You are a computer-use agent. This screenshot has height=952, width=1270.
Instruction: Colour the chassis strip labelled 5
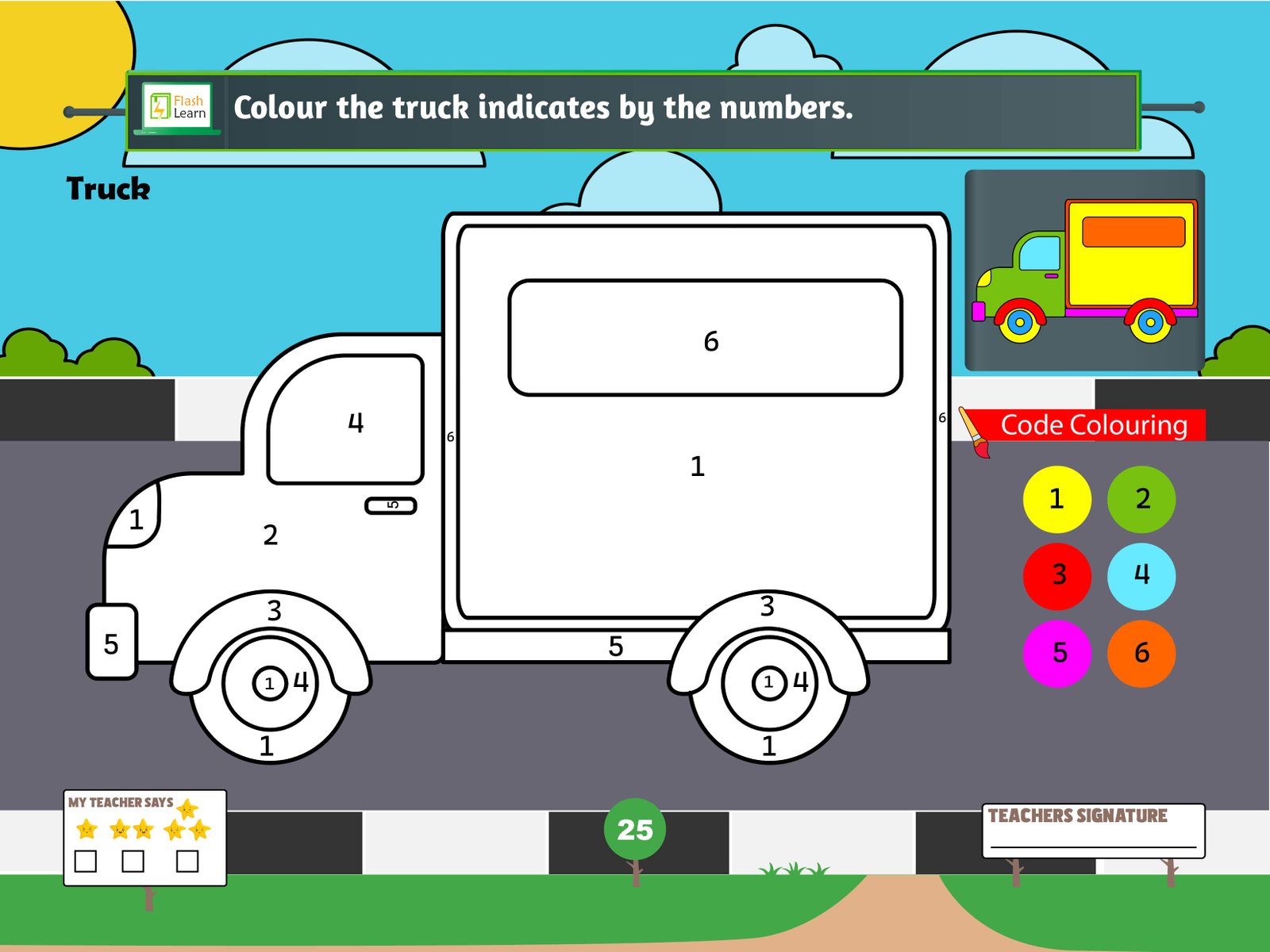point(556,647)
